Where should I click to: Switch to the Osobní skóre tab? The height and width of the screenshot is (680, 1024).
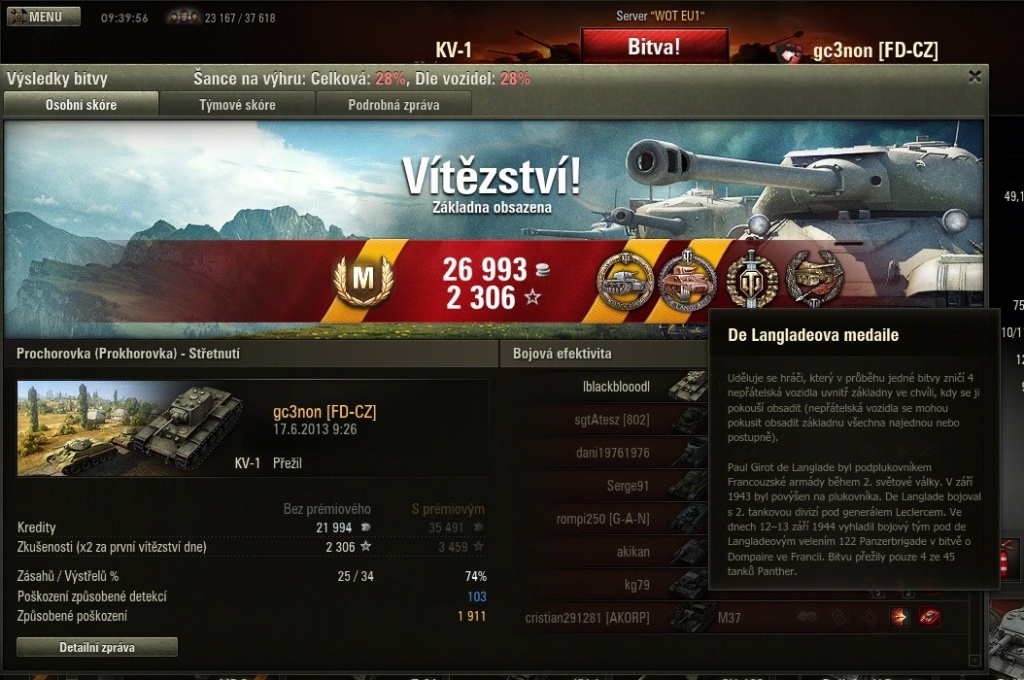click(81, 105)
